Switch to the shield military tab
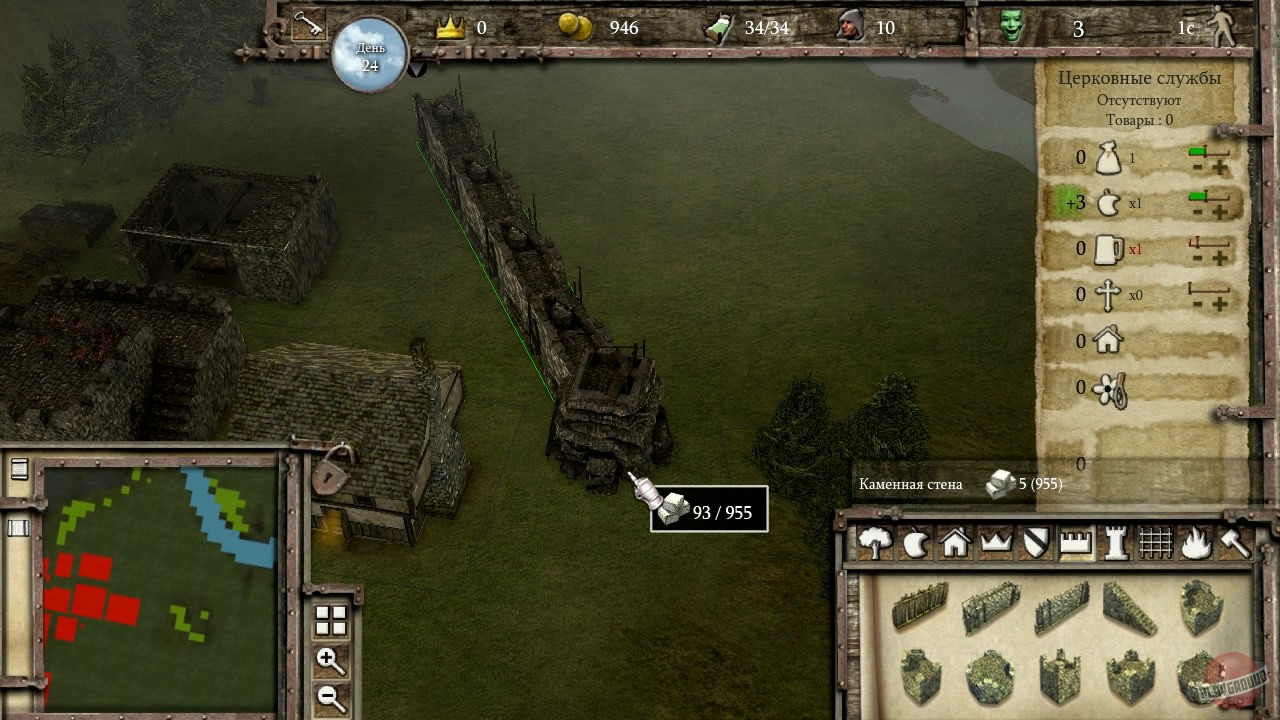 coord(1036,543)
